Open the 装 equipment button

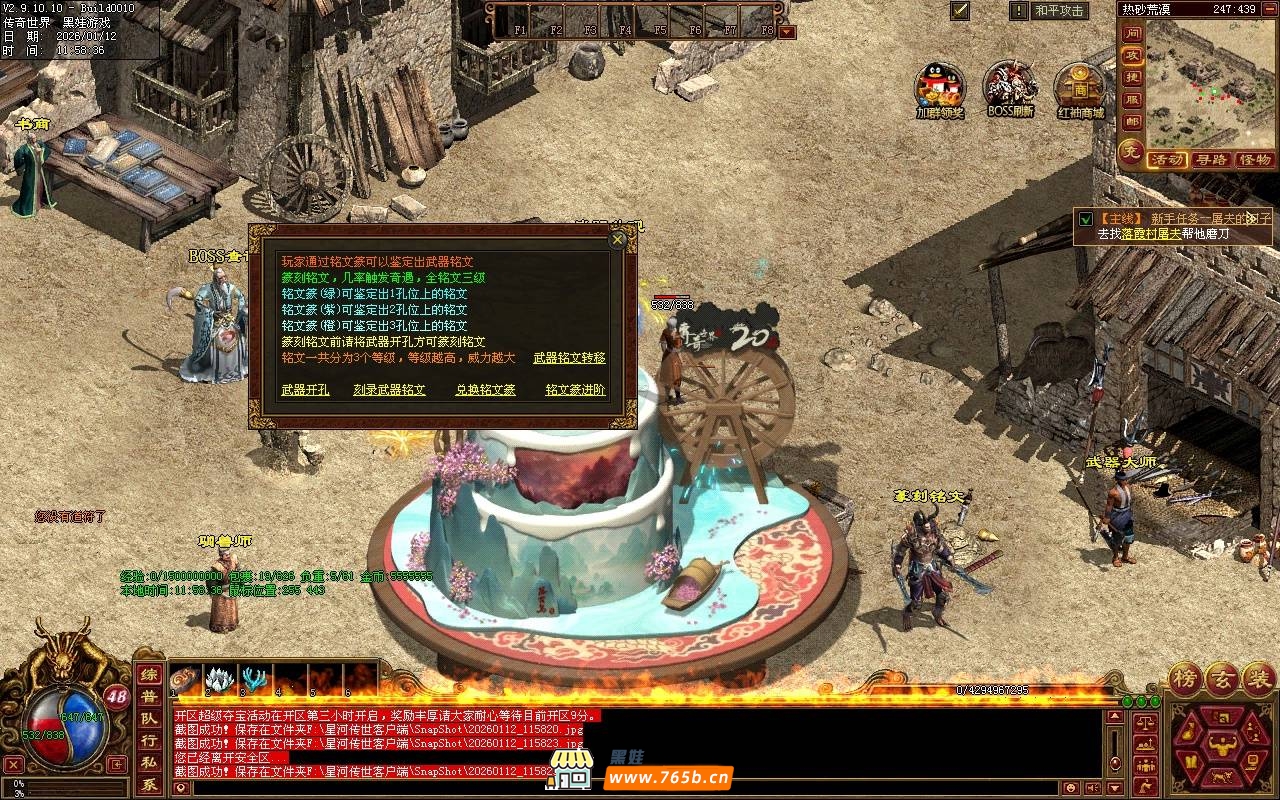[1258, 680]
